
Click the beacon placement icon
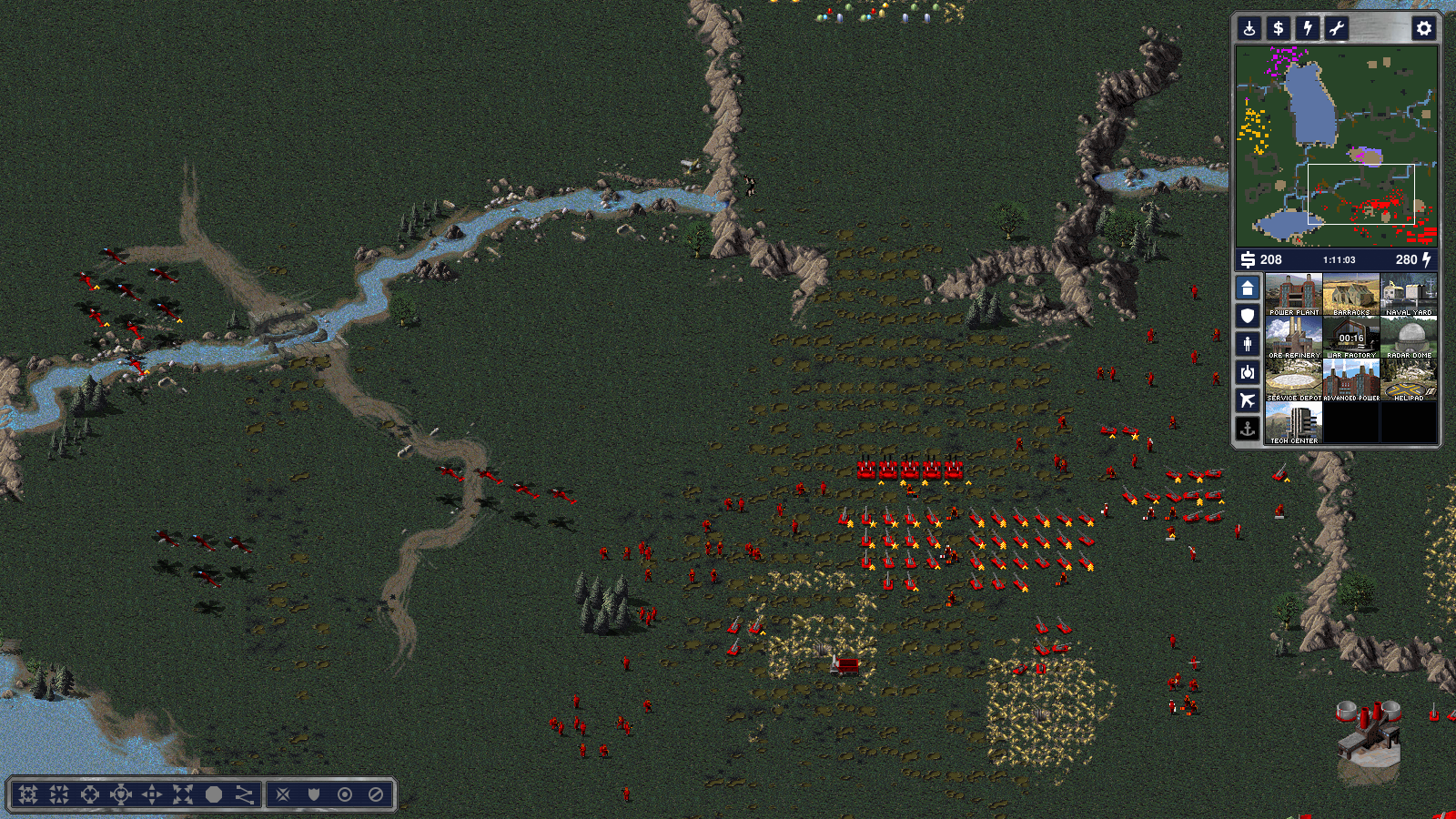click(x=1249, y=28)
